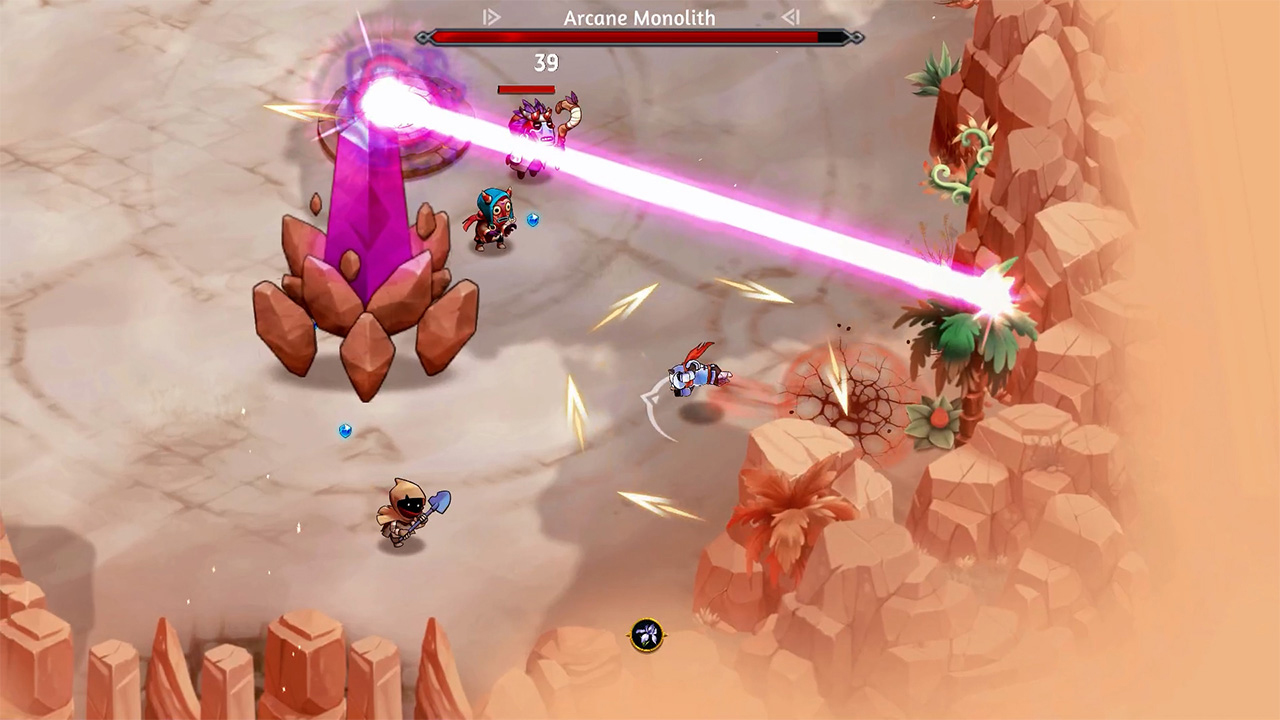Toggle the right-pointing arrow beside the boss name
The width and height of the screenshot is (1280, 720).
point(490,17)
